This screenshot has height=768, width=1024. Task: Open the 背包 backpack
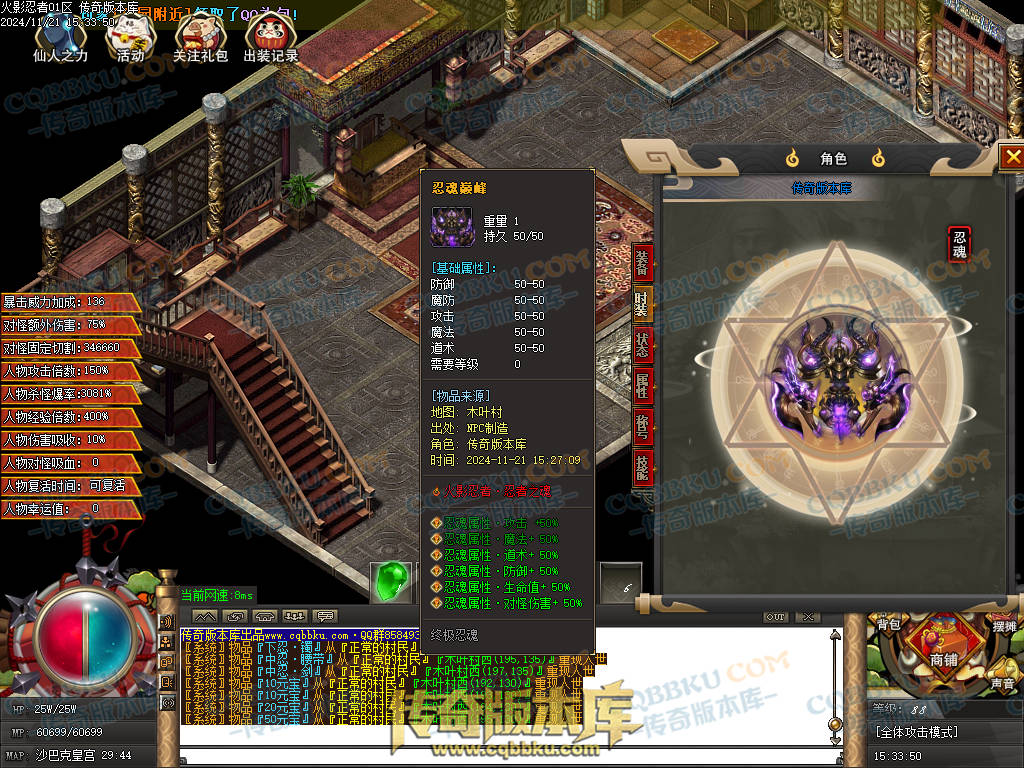889,625
